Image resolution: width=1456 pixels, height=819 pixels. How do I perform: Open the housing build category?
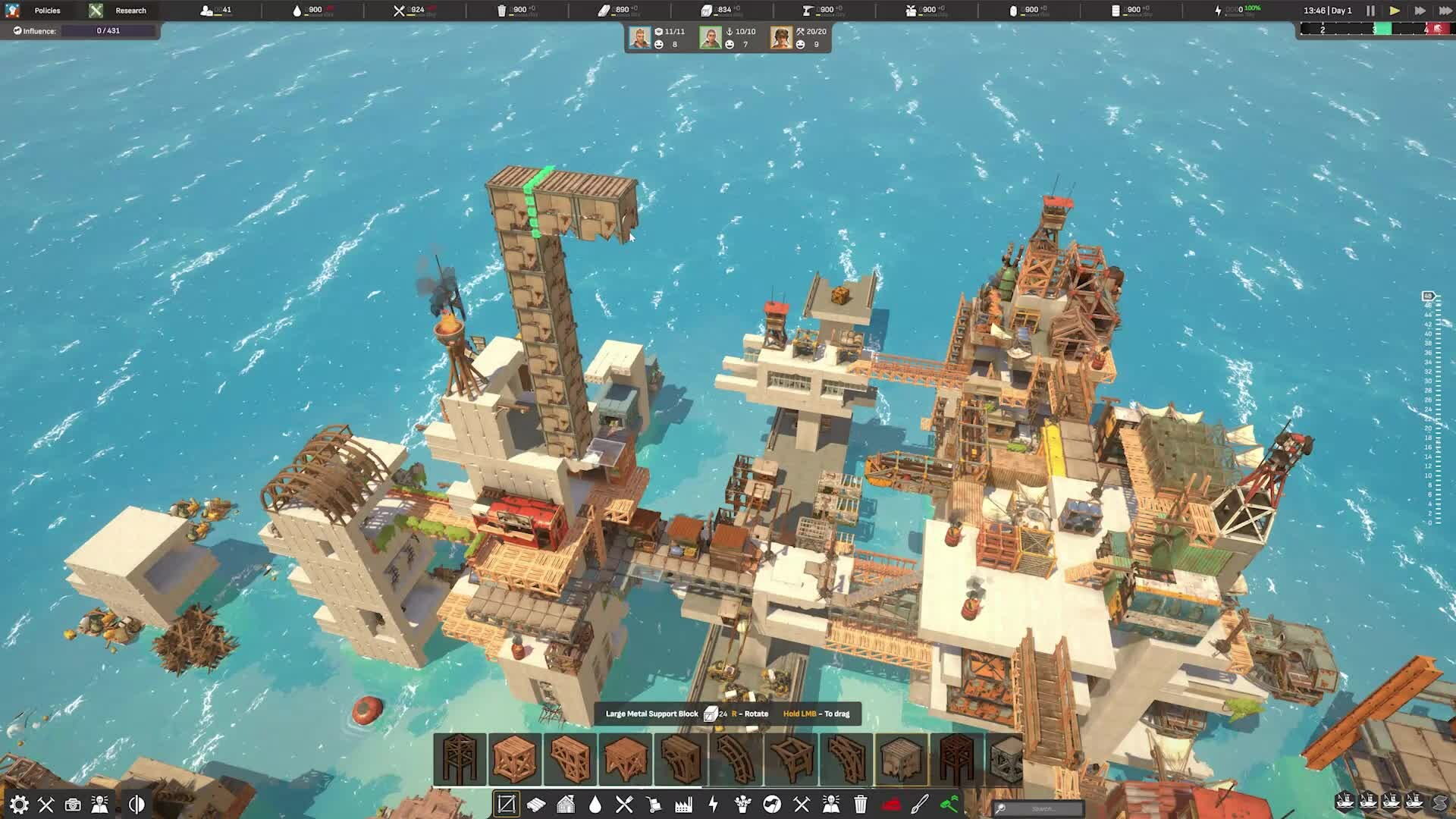pos(566,804)
